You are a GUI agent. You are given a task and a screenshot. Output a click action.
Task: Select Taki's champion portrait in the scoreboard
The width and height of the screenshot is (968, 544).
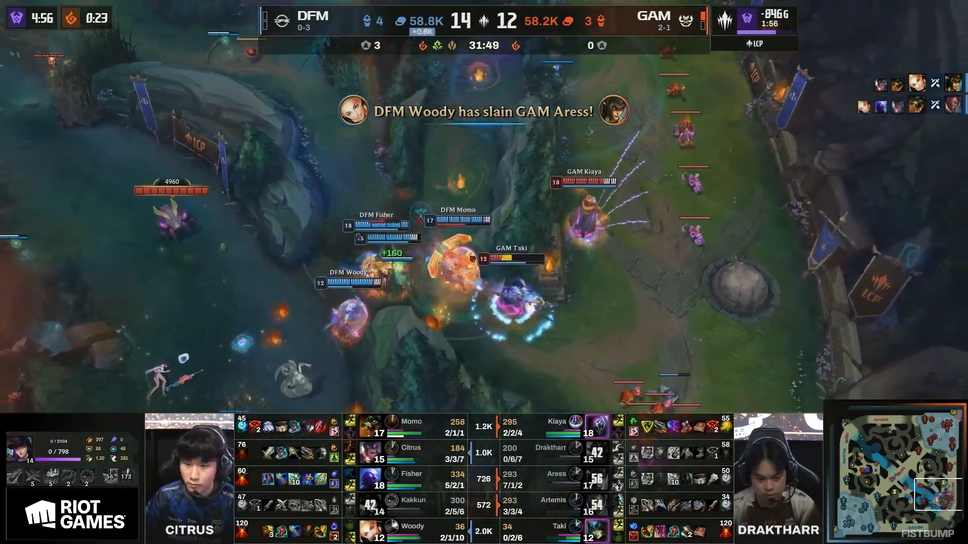coord(597,530)
